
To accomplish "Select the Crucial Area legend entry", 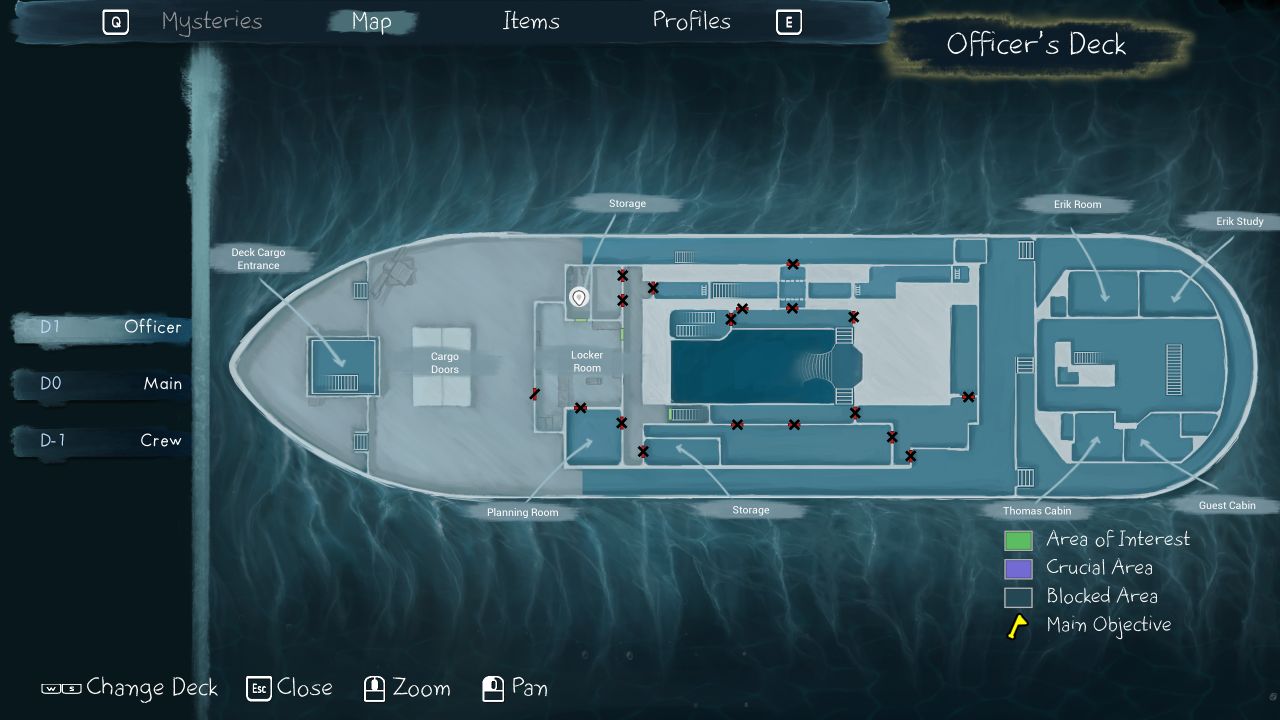I will (x=1098, y=568).
